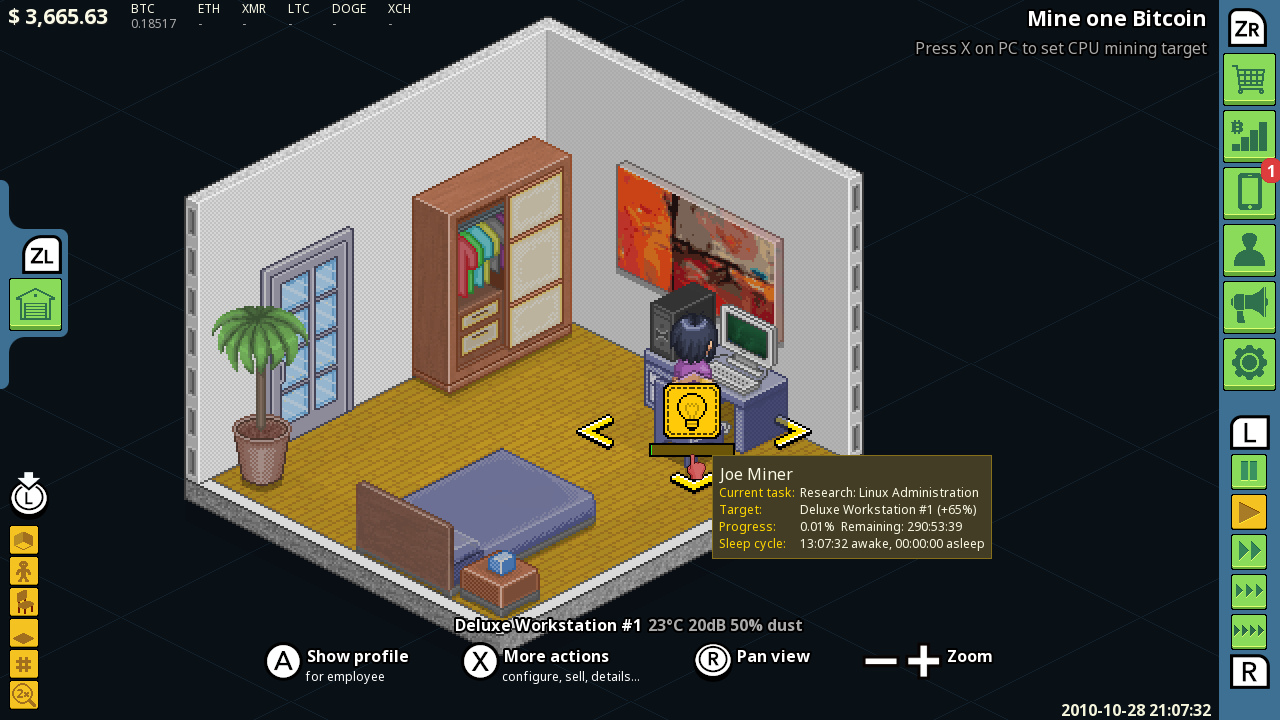This screenshot has width=1280, height=720.
Task: Click the left yellow arrow to switch selection
Action: [594, 432]
